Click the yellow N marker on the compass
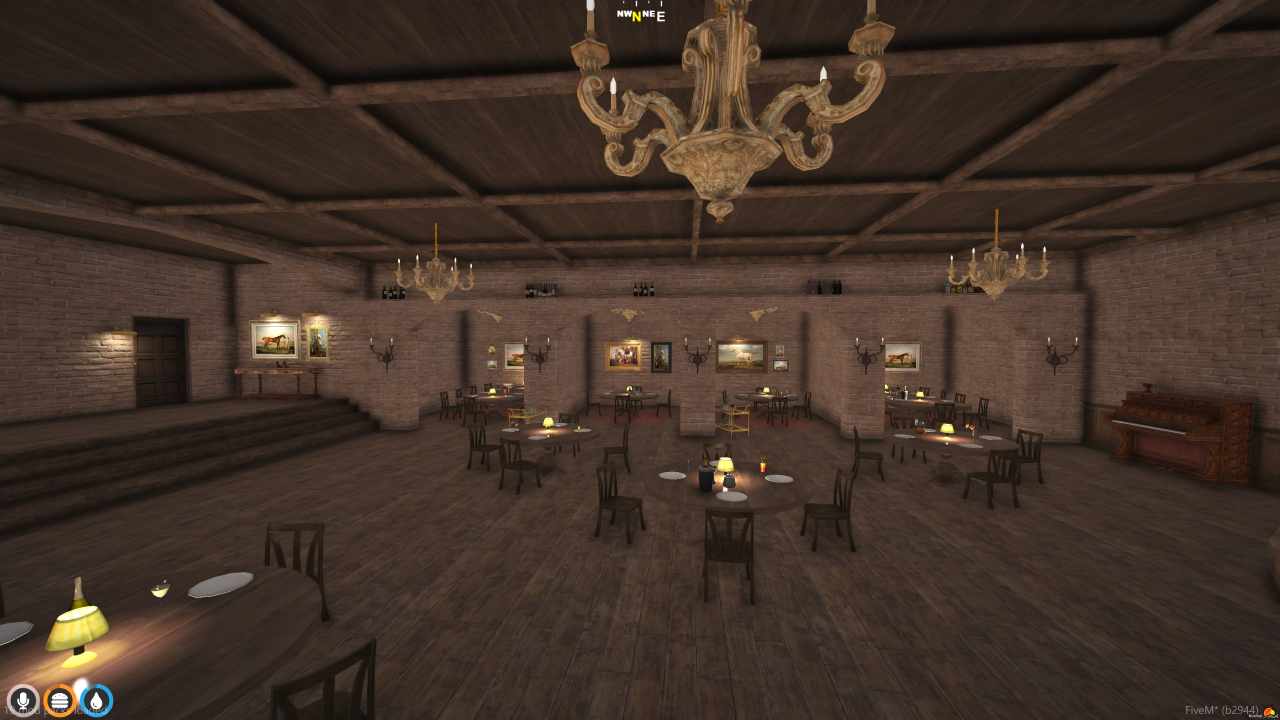 (x=639, y=15)
